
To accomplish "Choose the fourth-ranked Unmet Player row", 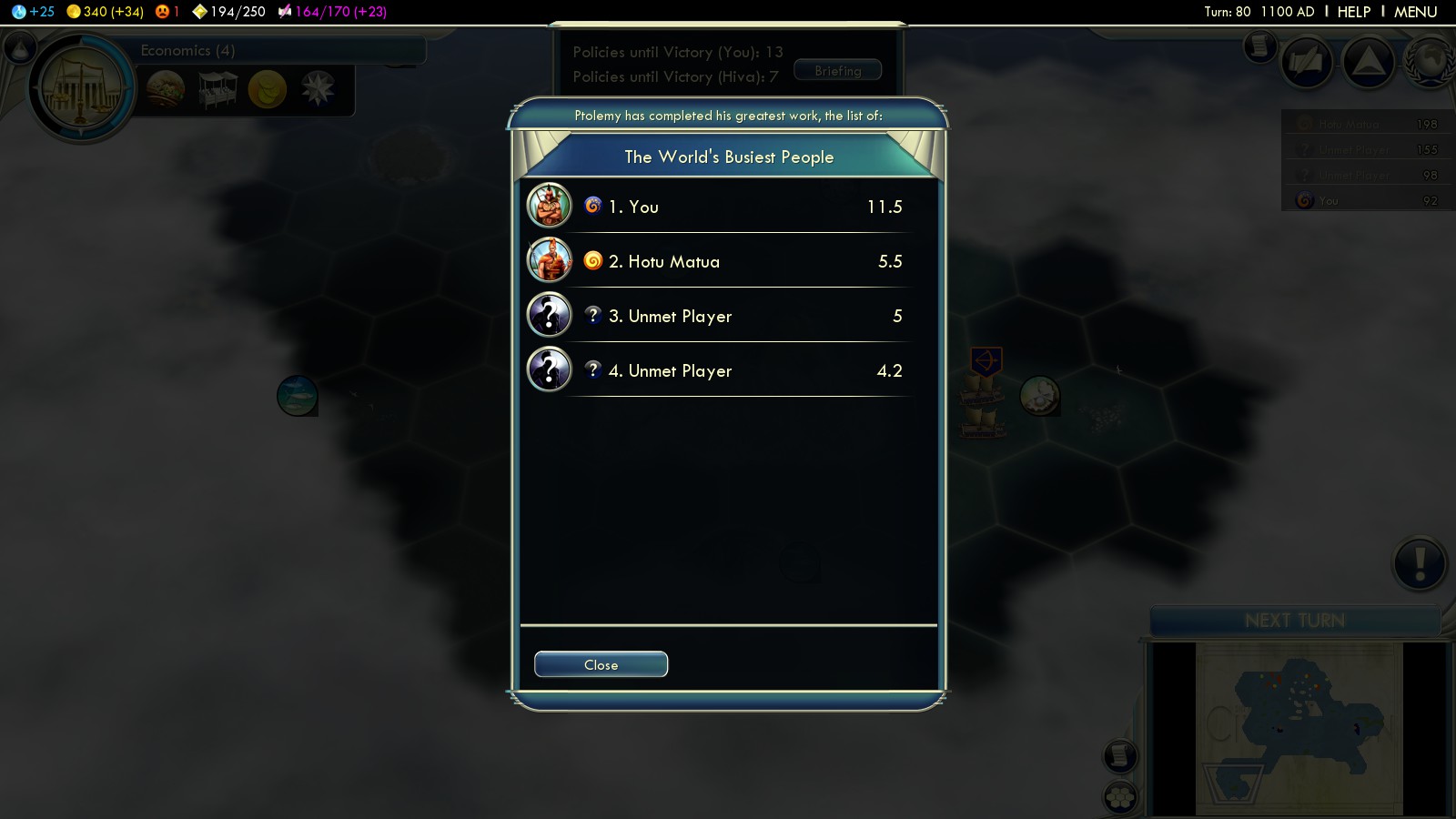I will 728,370.
